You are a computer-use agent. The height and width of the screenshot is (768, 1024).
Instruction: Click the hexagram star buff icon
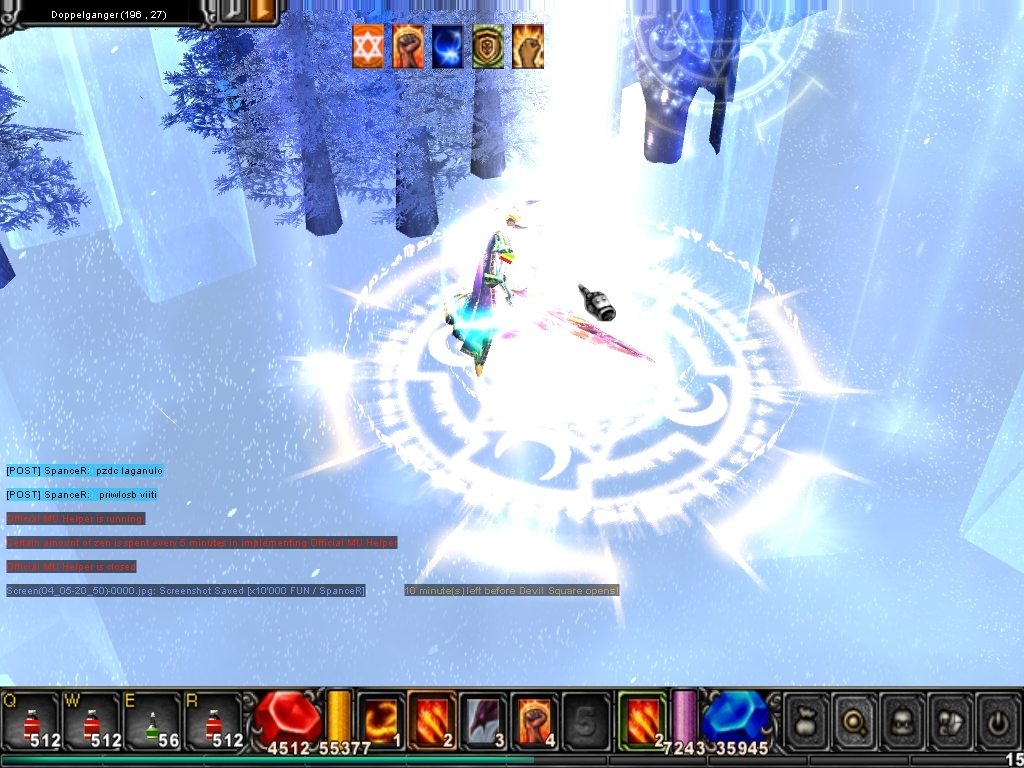click(368, 46)
